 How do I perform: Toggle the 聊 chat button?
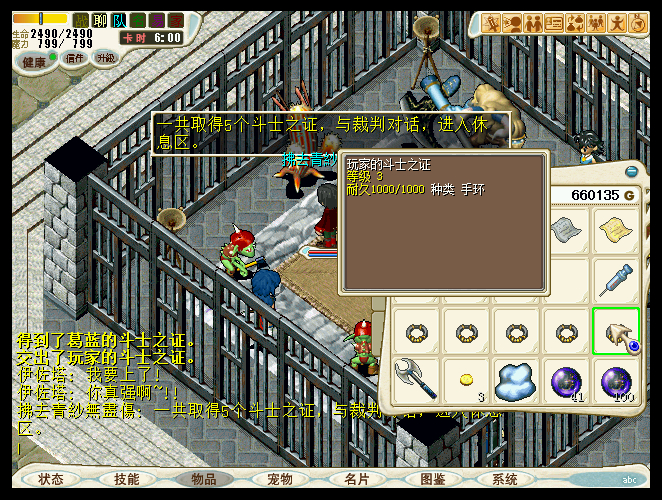pos(100,20)
